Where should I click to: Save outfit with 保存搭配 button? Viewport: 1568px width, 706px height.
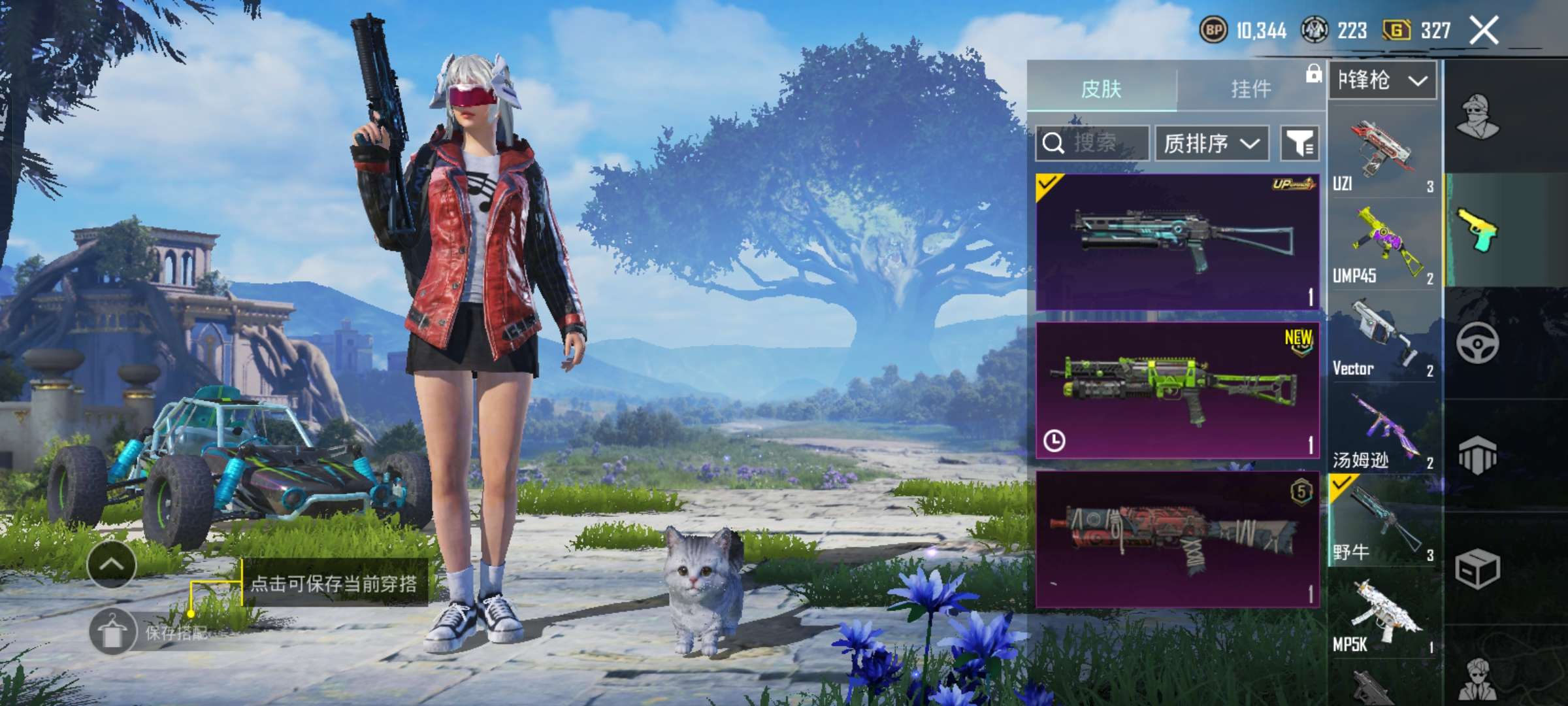click(150, 632)
